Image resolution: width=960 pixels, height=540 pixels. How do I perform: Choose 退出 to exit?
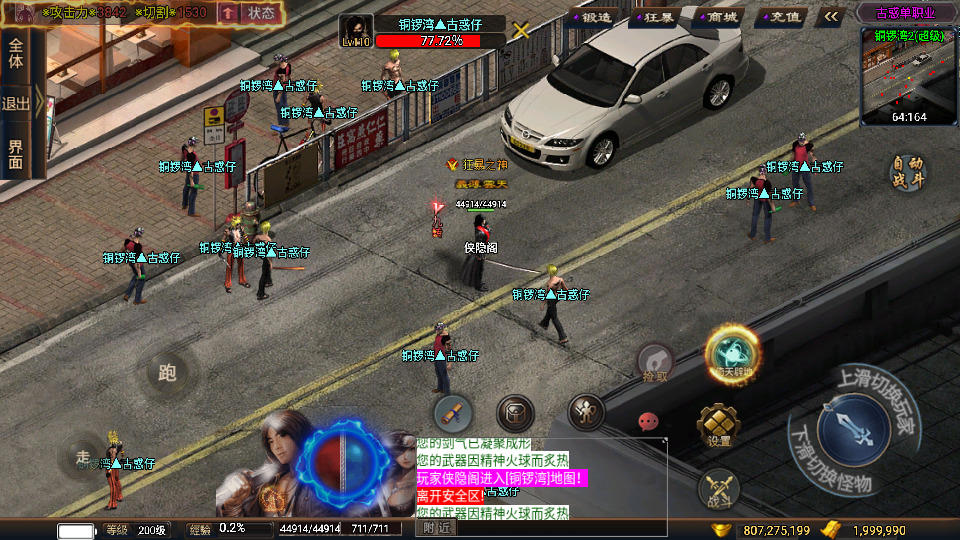(x=16, y=103)
